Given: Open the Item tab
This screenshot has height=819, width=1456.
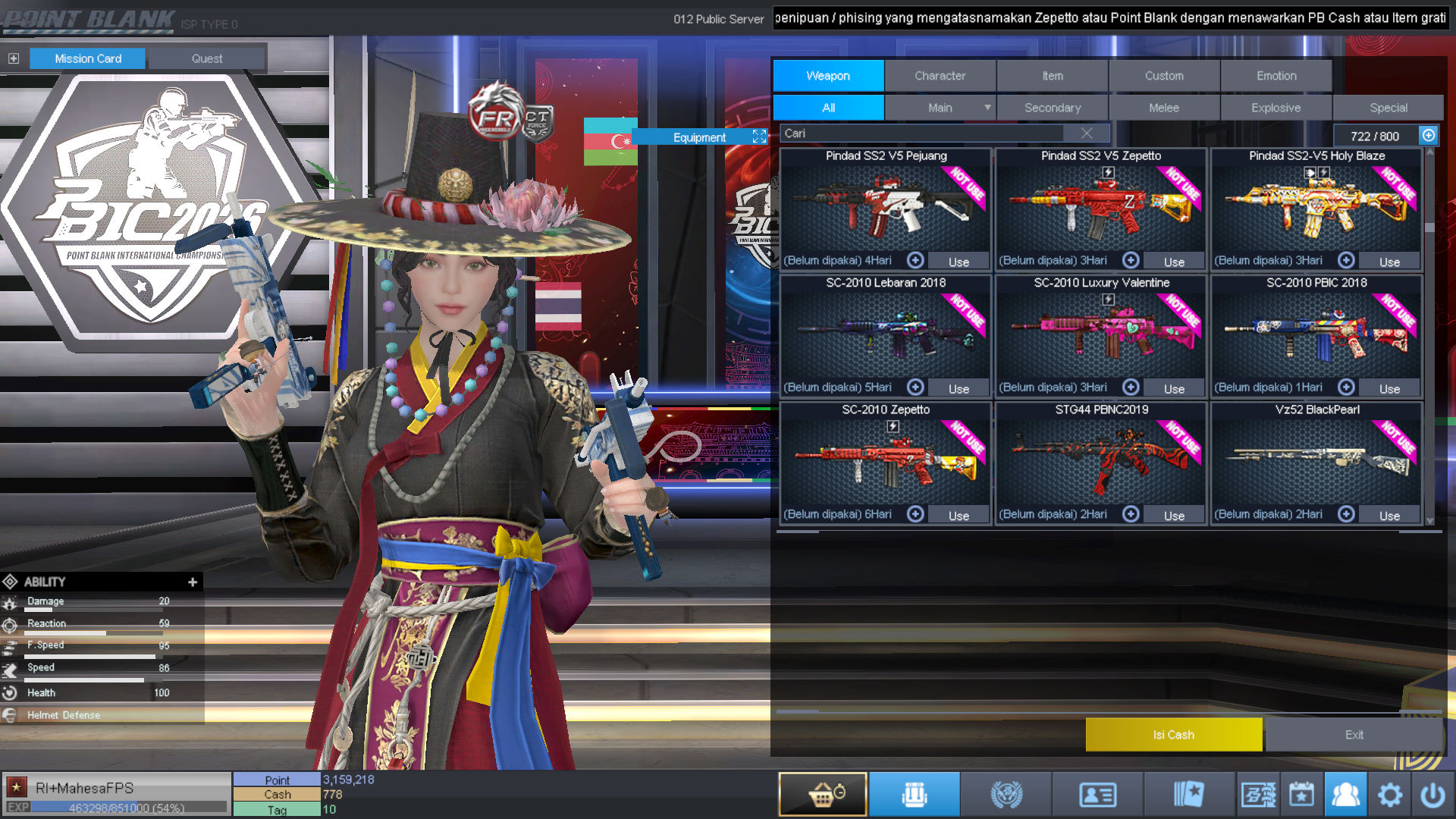Looking at the screenshot, I should (1052, 76).
